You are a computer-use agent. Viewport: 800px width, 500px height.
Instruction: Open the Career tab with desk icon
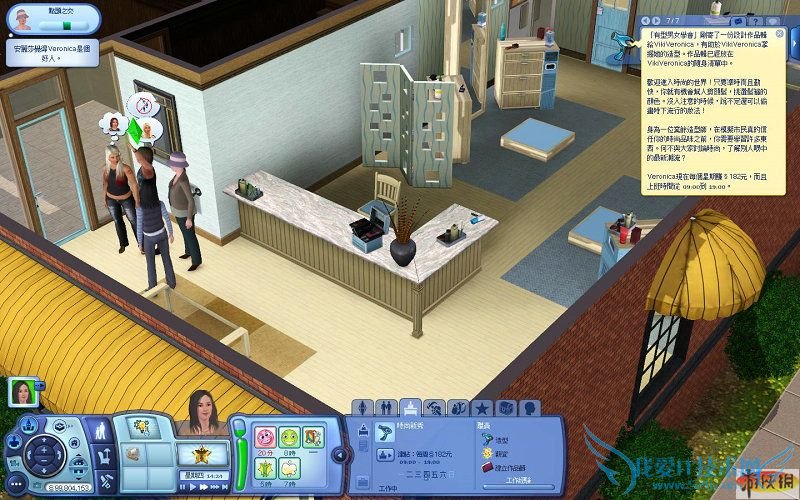pos(410,408)
